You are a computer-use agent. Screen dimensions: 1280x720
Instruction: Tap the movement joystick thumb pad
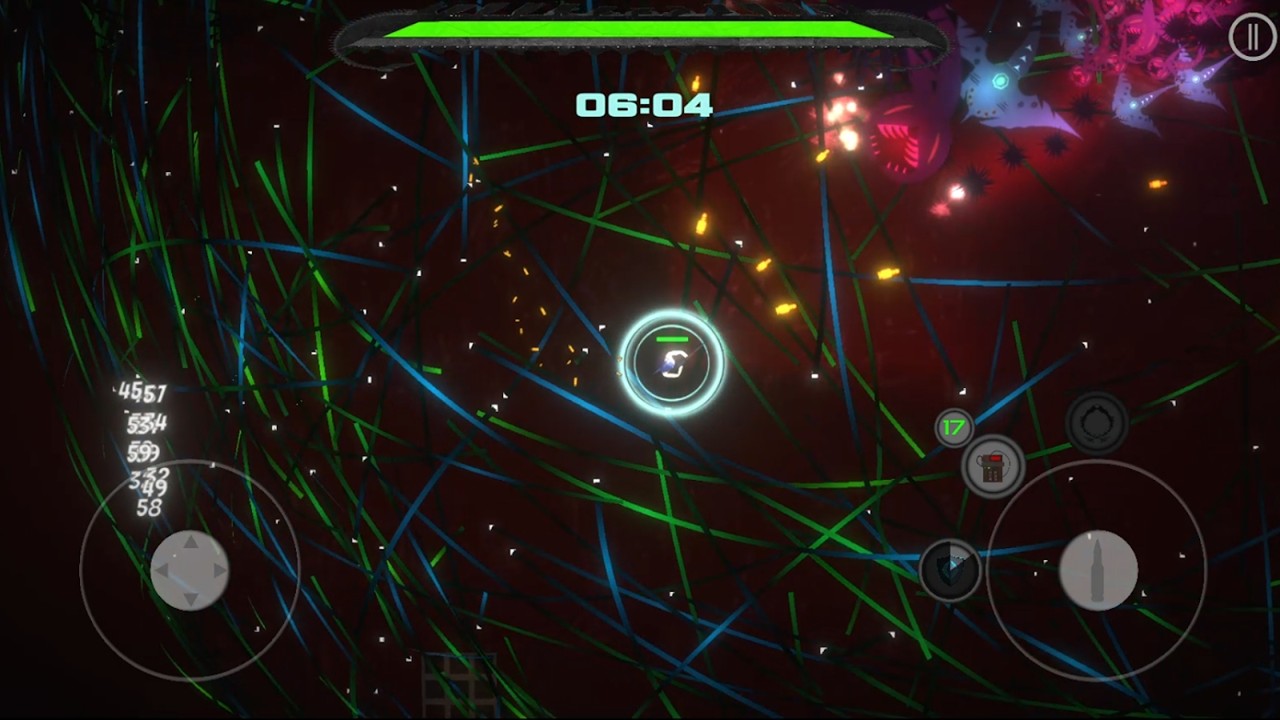point(189,570)
